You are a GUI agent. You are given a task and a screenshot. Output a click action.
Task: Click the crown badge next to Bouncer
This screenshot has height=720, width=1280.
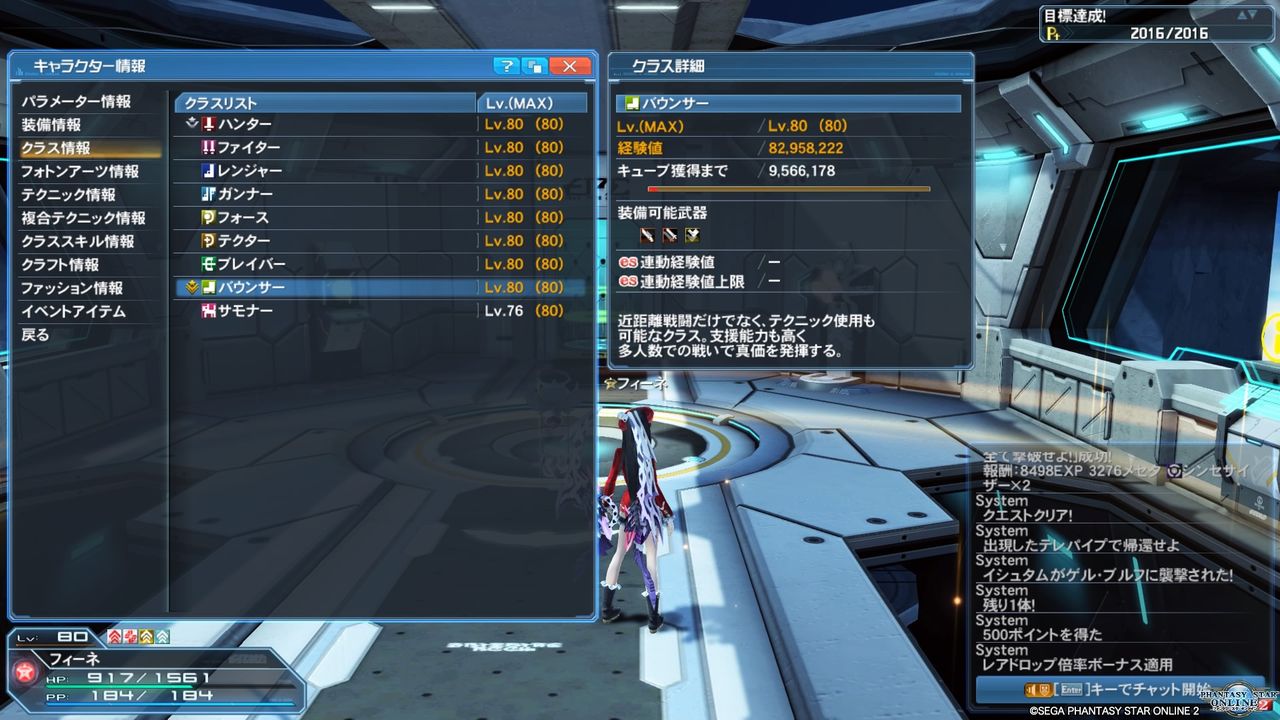[x=190, y=287]
